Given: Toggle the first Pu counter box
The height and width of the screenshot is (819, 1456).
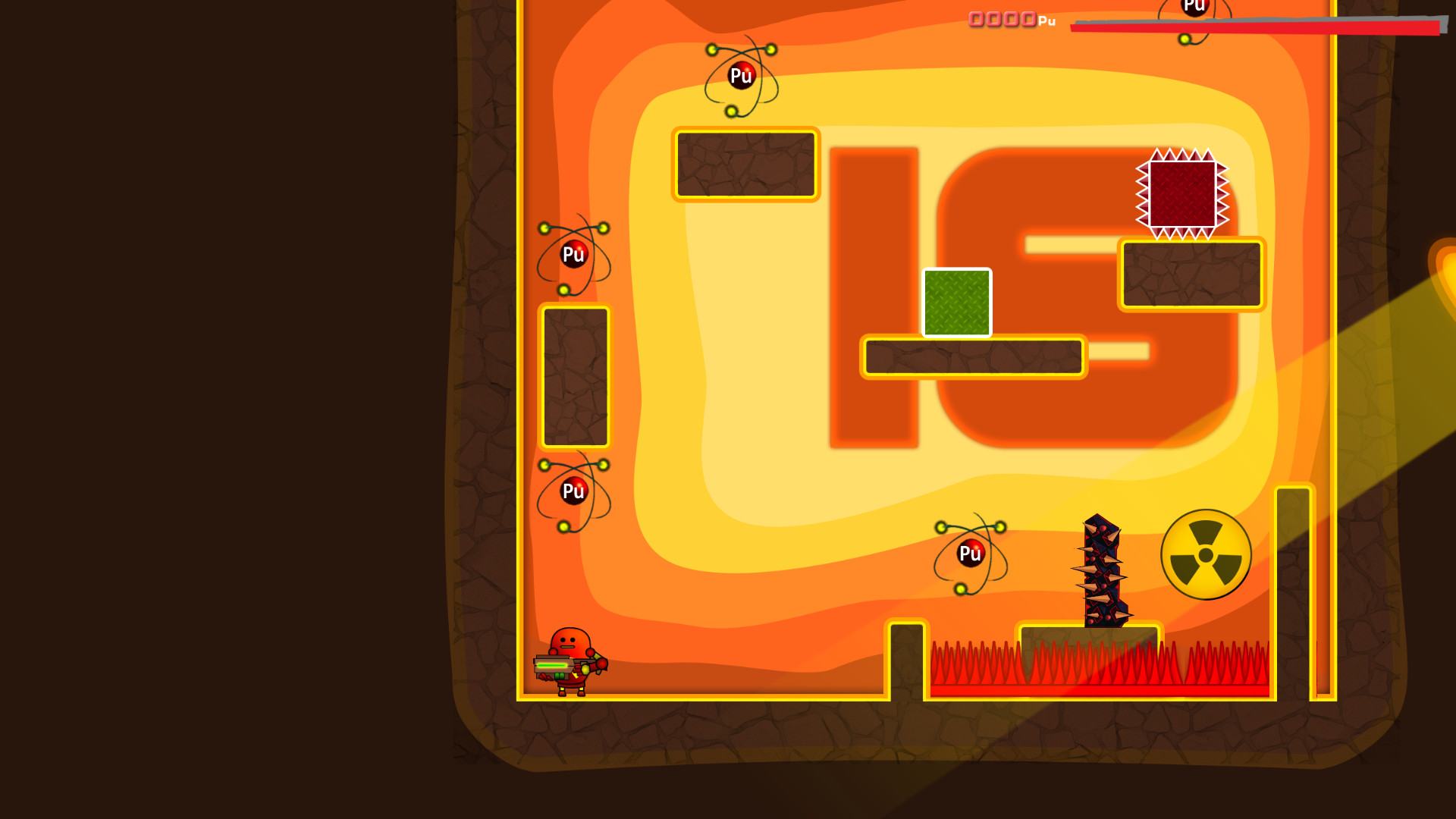Looking at the screenshot, I should coord(975,20).
